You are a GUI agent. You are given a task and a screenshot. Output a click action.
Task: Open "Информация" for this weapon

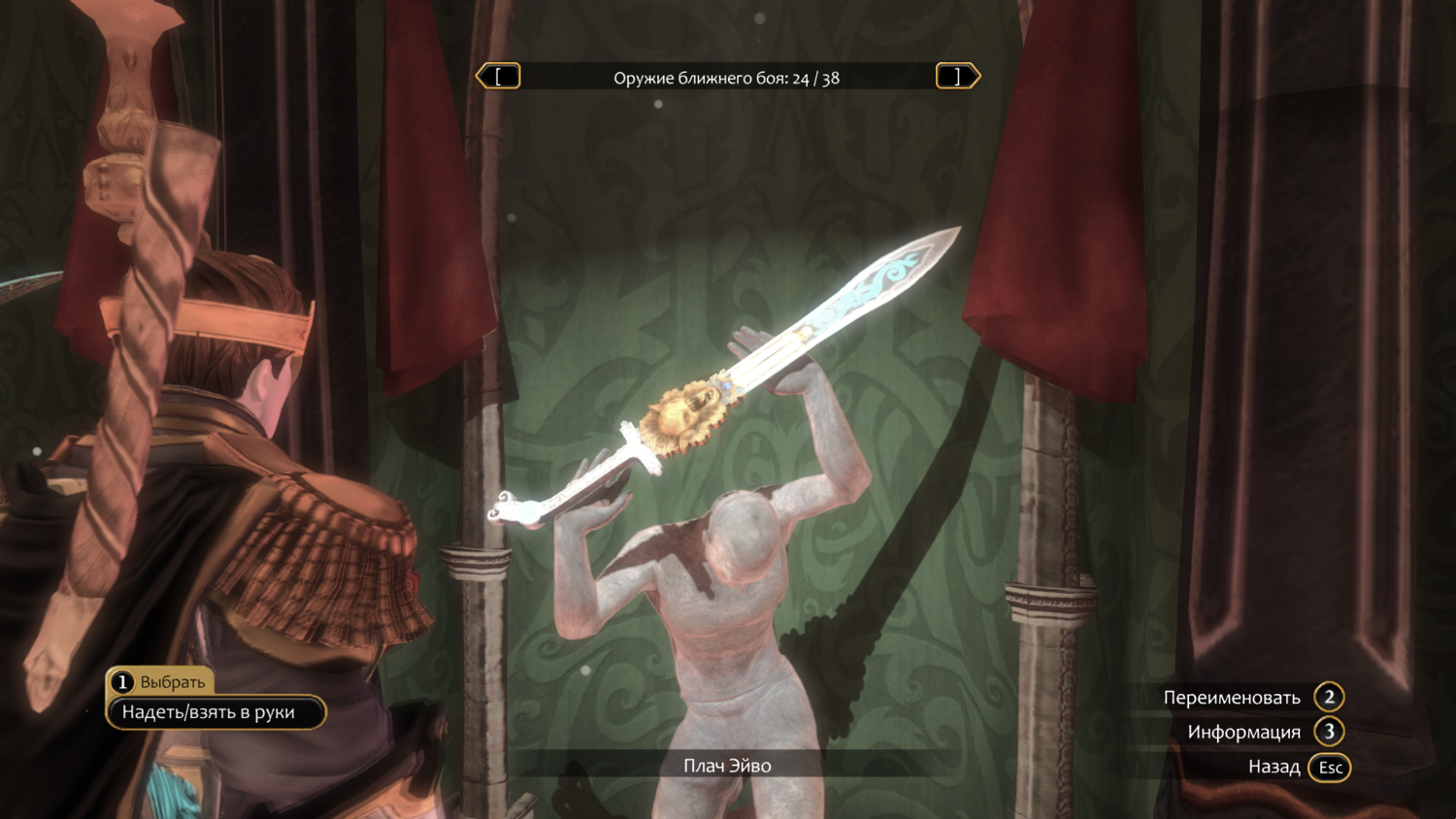1264,733
